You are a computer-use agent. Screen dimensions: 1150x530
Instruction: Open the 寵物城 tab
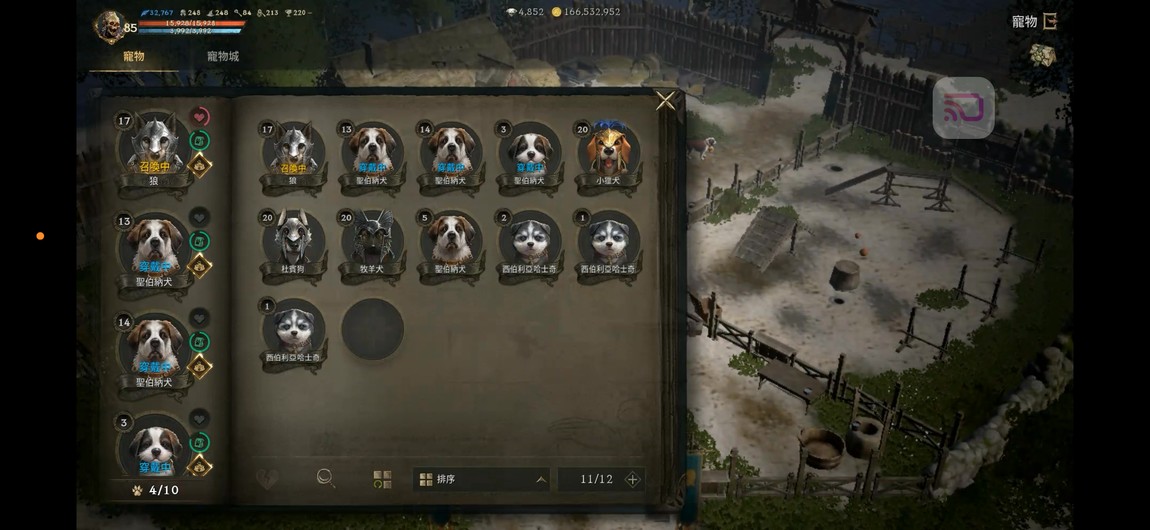pyautogui.click(x=223, y=57)
